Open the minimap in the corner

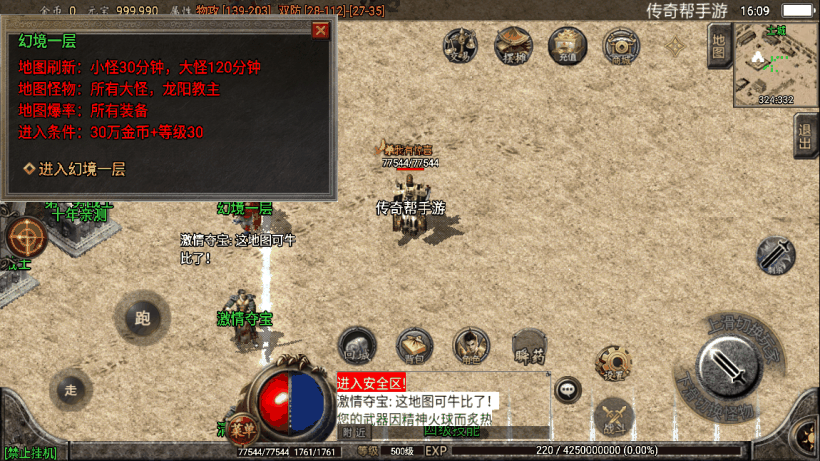776,63
